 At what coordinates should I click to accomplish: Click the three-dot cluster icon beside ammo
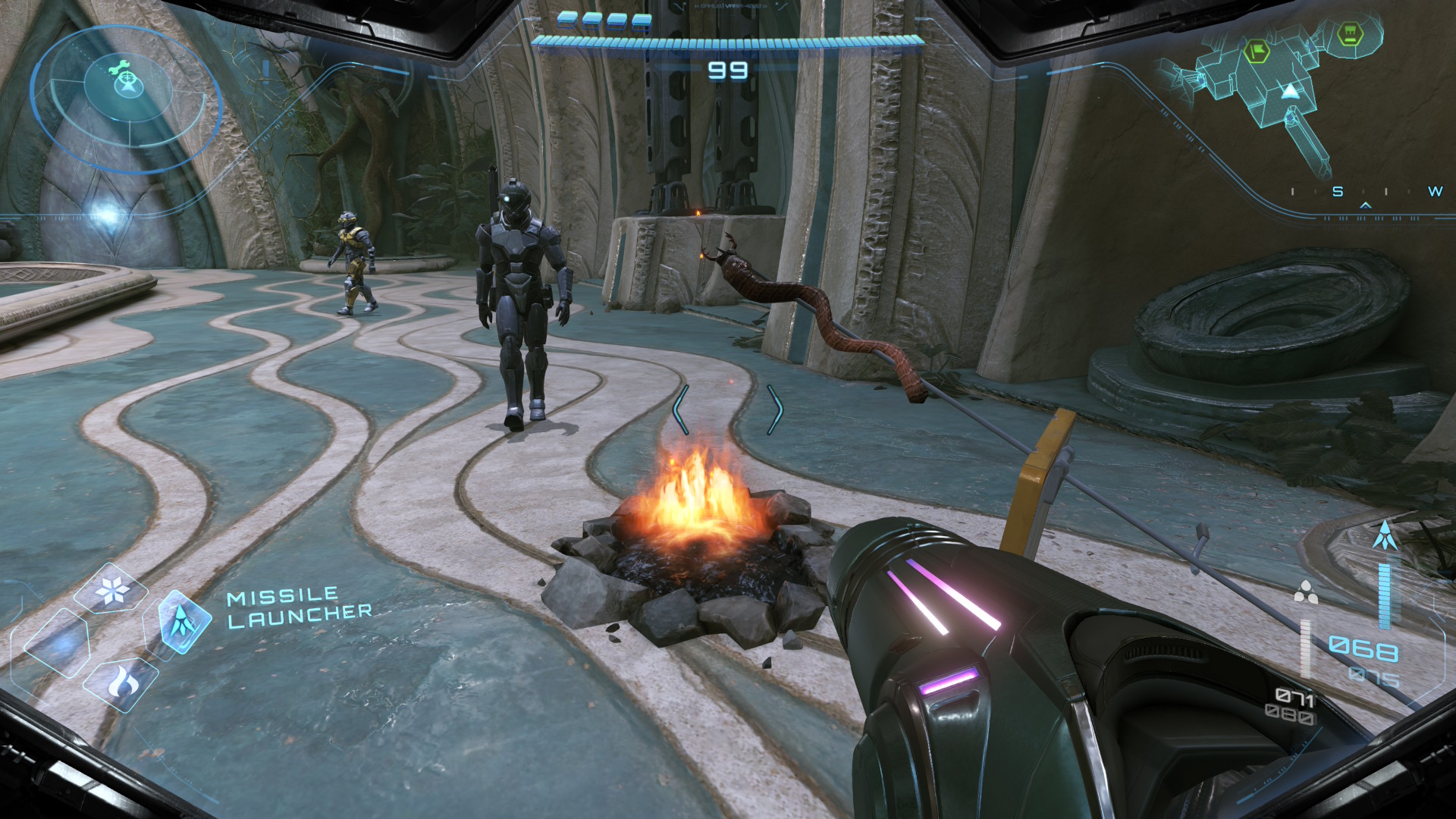click(x=1305, y=592)
